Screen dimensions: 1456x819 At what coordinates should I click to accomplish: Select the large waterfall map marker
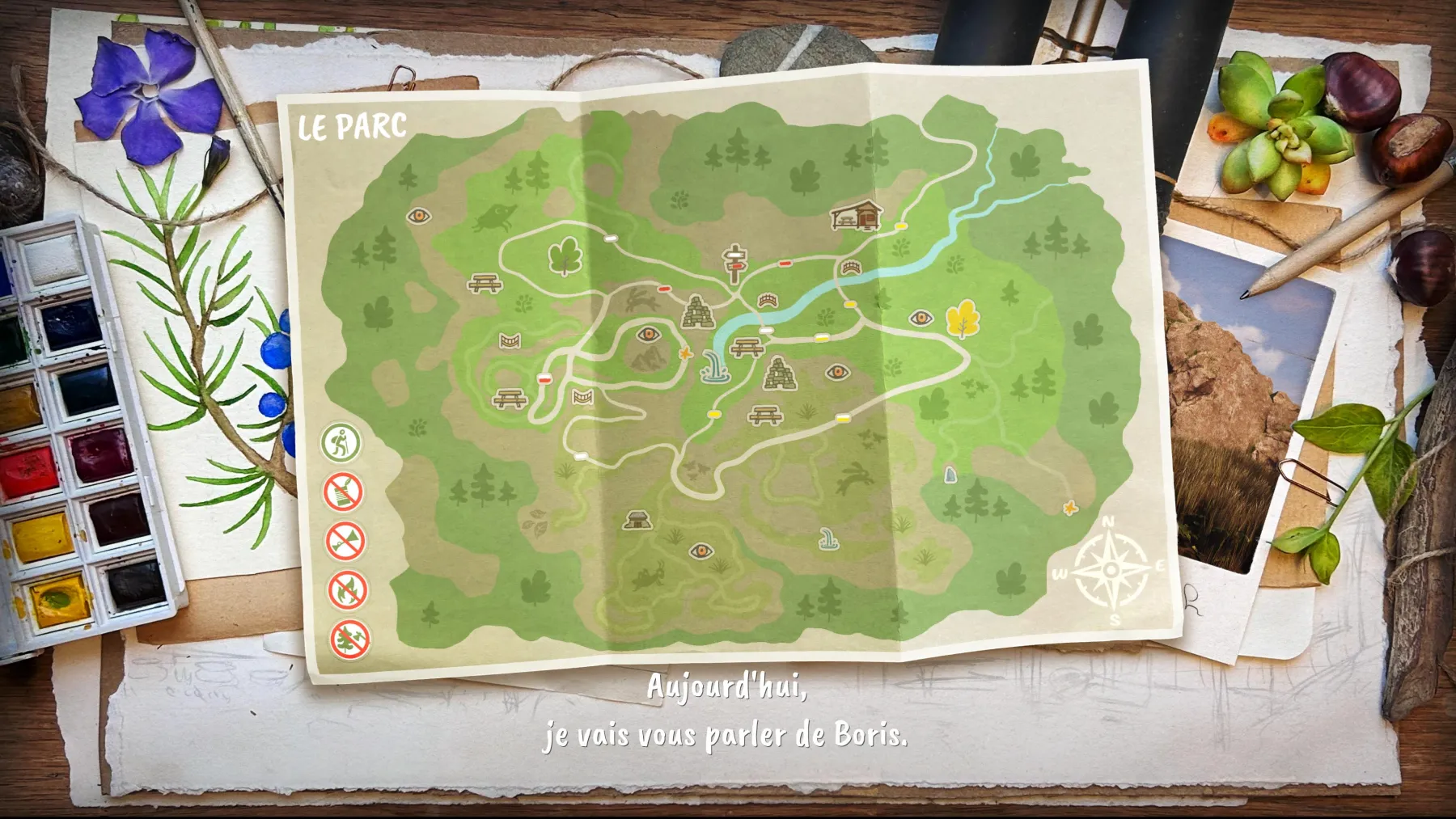coord(715,366)
